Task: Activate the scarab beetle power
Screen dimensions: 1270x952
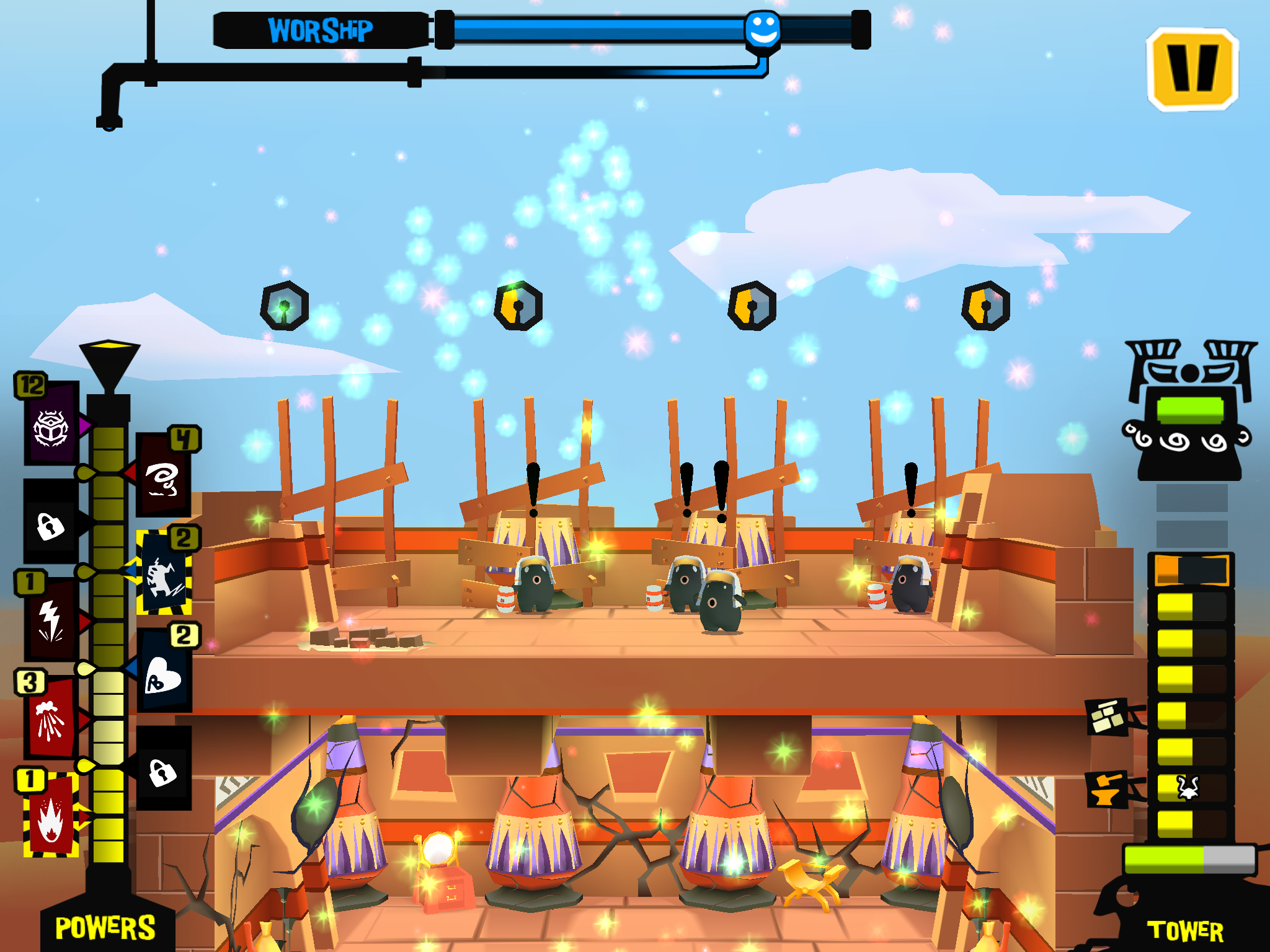Action: pos(51,427)
